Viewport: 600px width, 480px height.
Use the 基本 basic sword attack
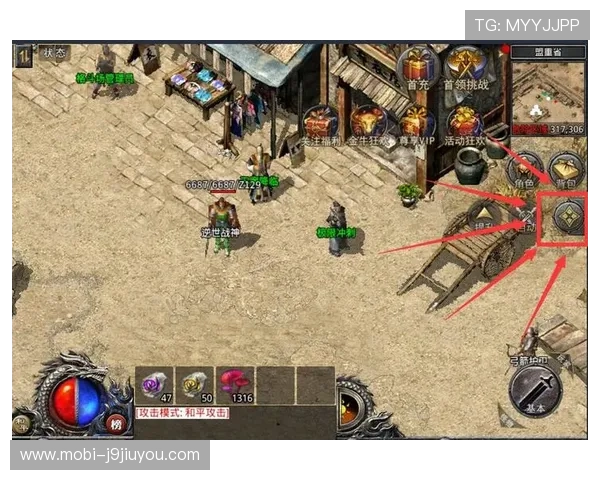coord(535,388)
